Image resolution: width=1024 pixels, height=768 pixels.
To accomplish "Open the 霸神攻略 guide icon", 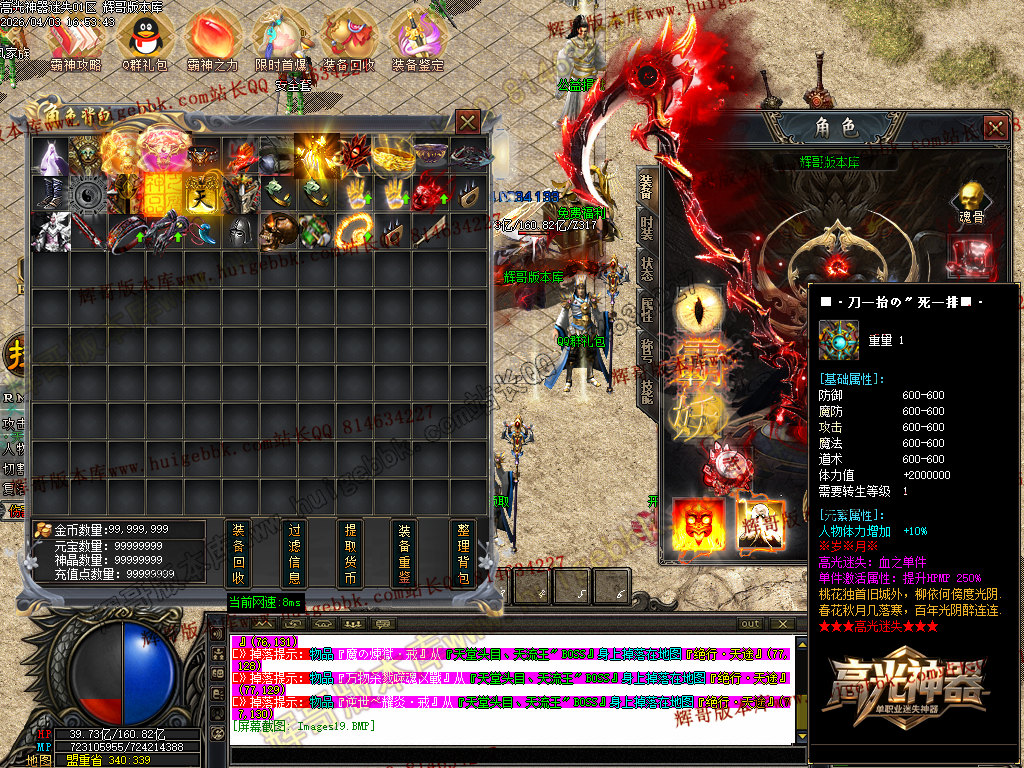I will pyautogui.click(x=76, y=38).
